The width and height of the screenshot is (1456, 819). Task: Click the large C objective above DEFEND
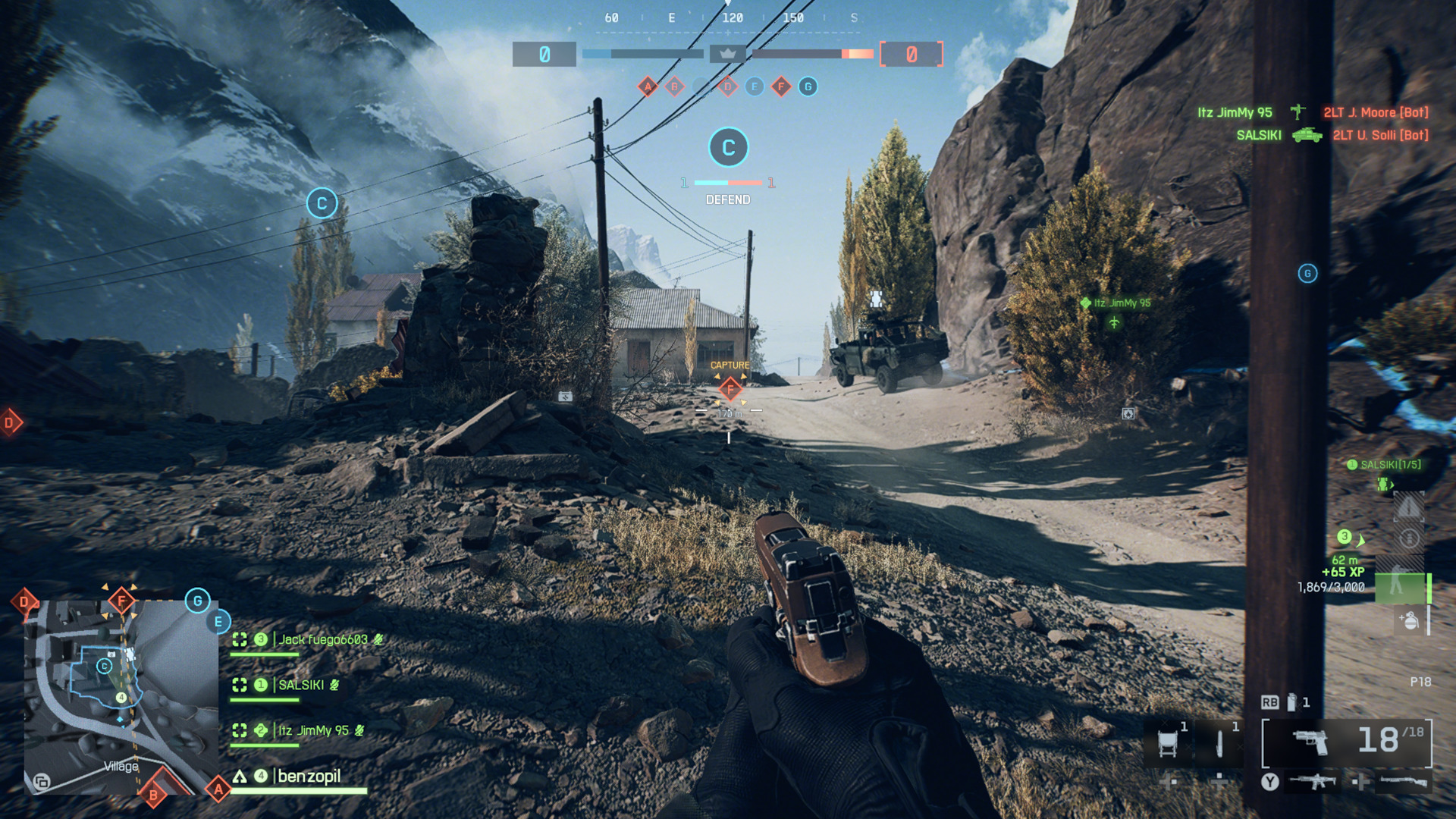(728, 147)
